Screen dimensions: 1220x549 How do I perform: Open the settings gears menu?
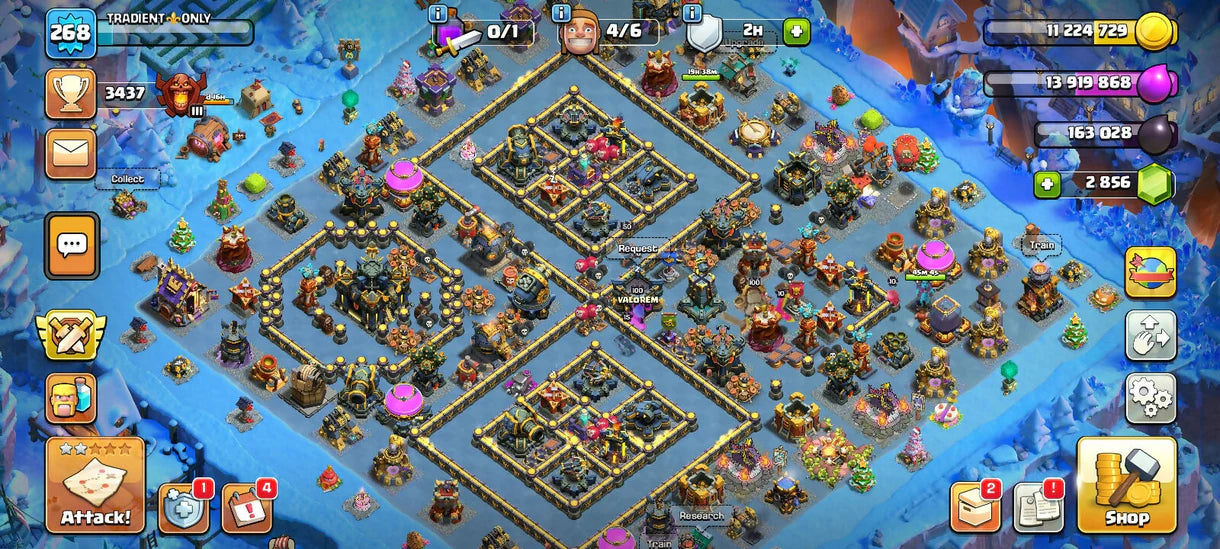tap(1150, 398)
